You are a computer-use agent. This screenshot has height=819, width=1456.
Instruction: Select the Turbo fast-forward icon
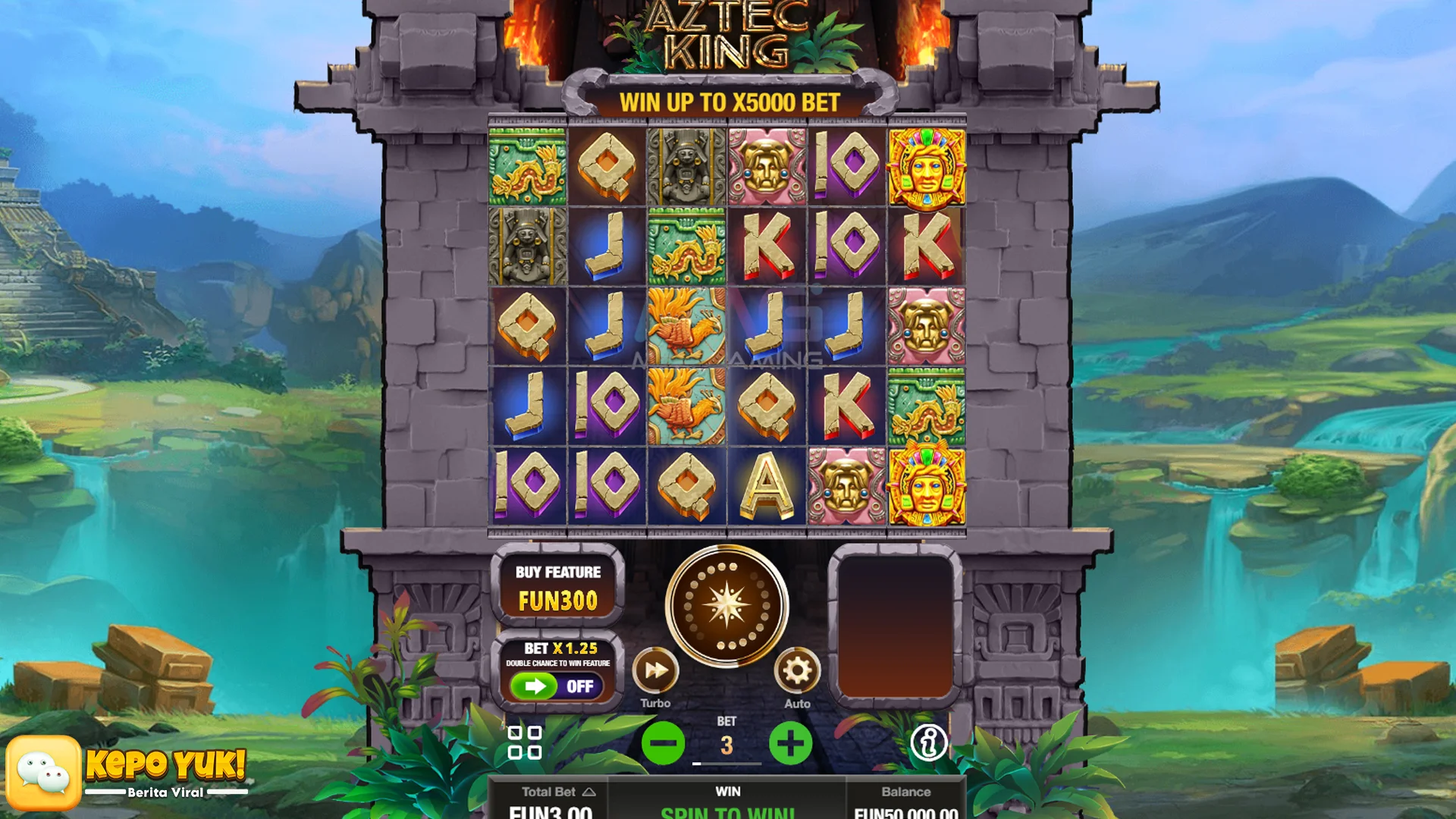pos(656,670)
